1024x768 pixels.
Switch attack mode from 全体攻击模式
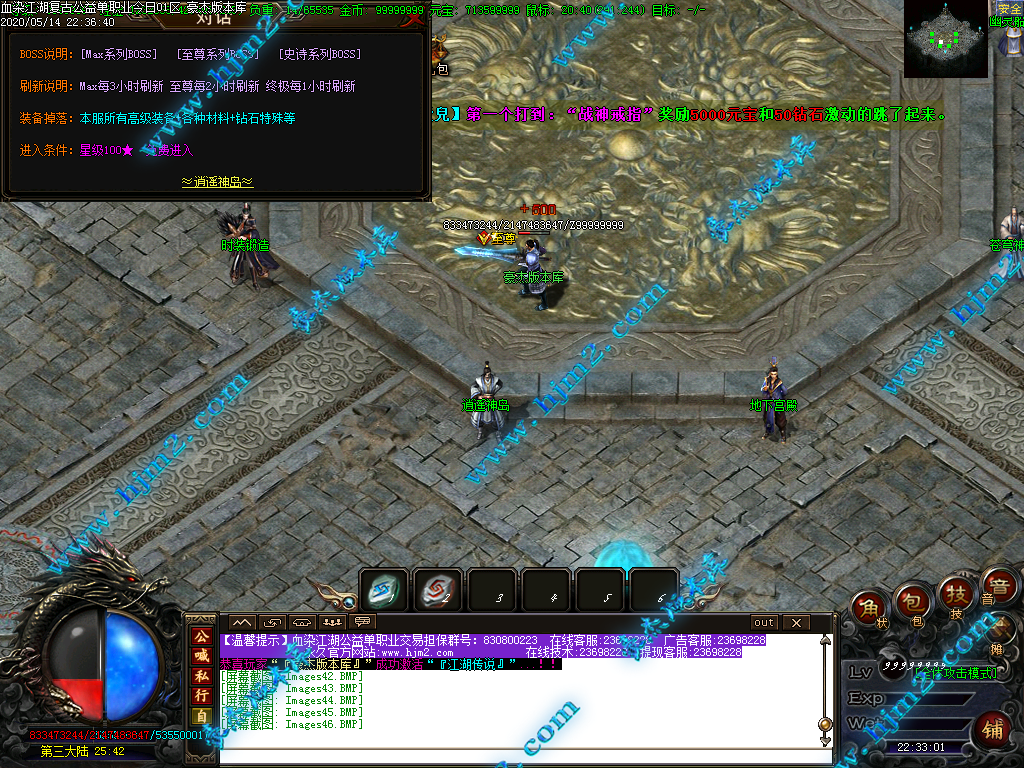(x=955, y=673)
